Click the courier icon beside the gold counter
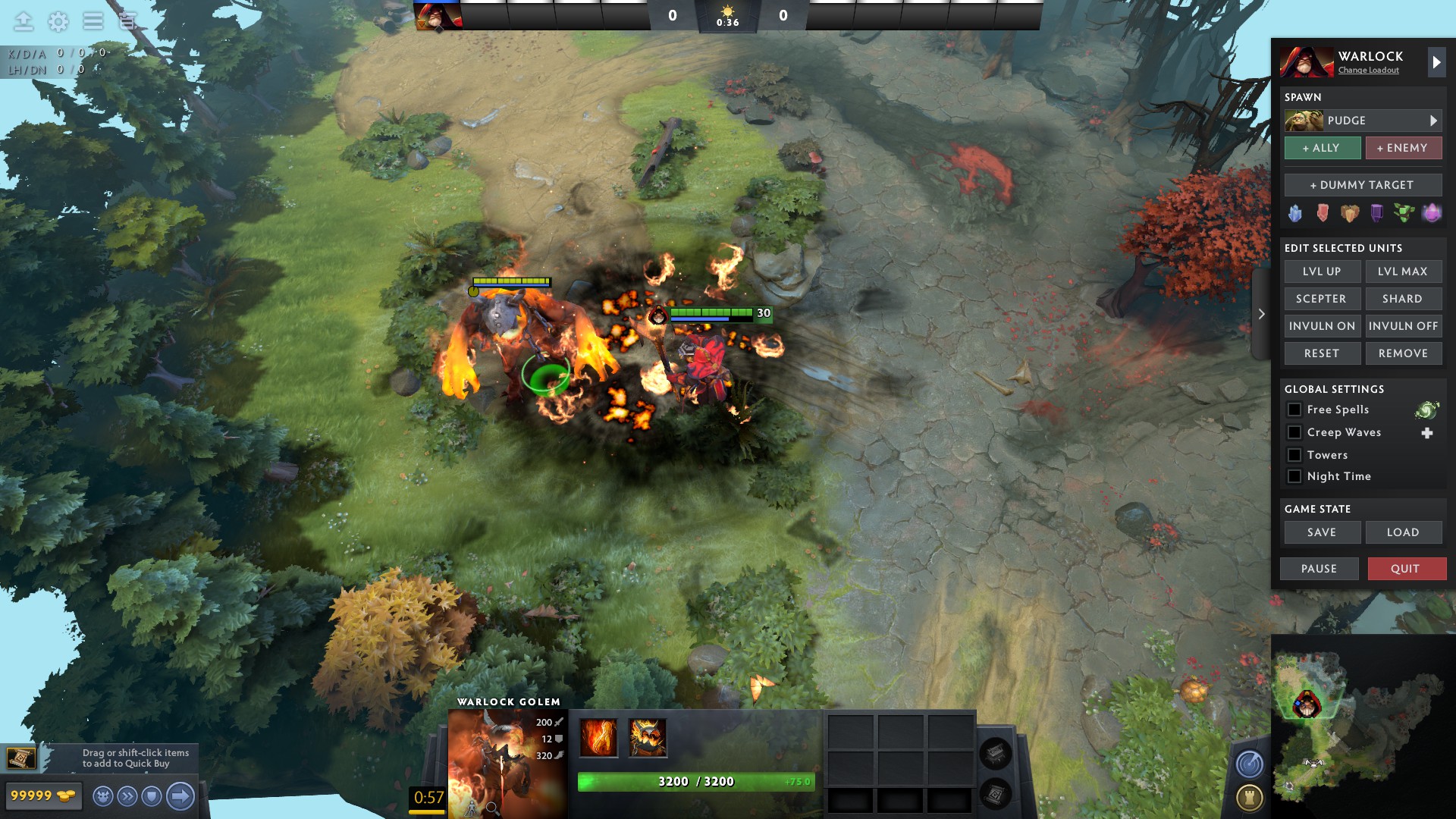Screen dimensions: 1456x819 point(103,796)
